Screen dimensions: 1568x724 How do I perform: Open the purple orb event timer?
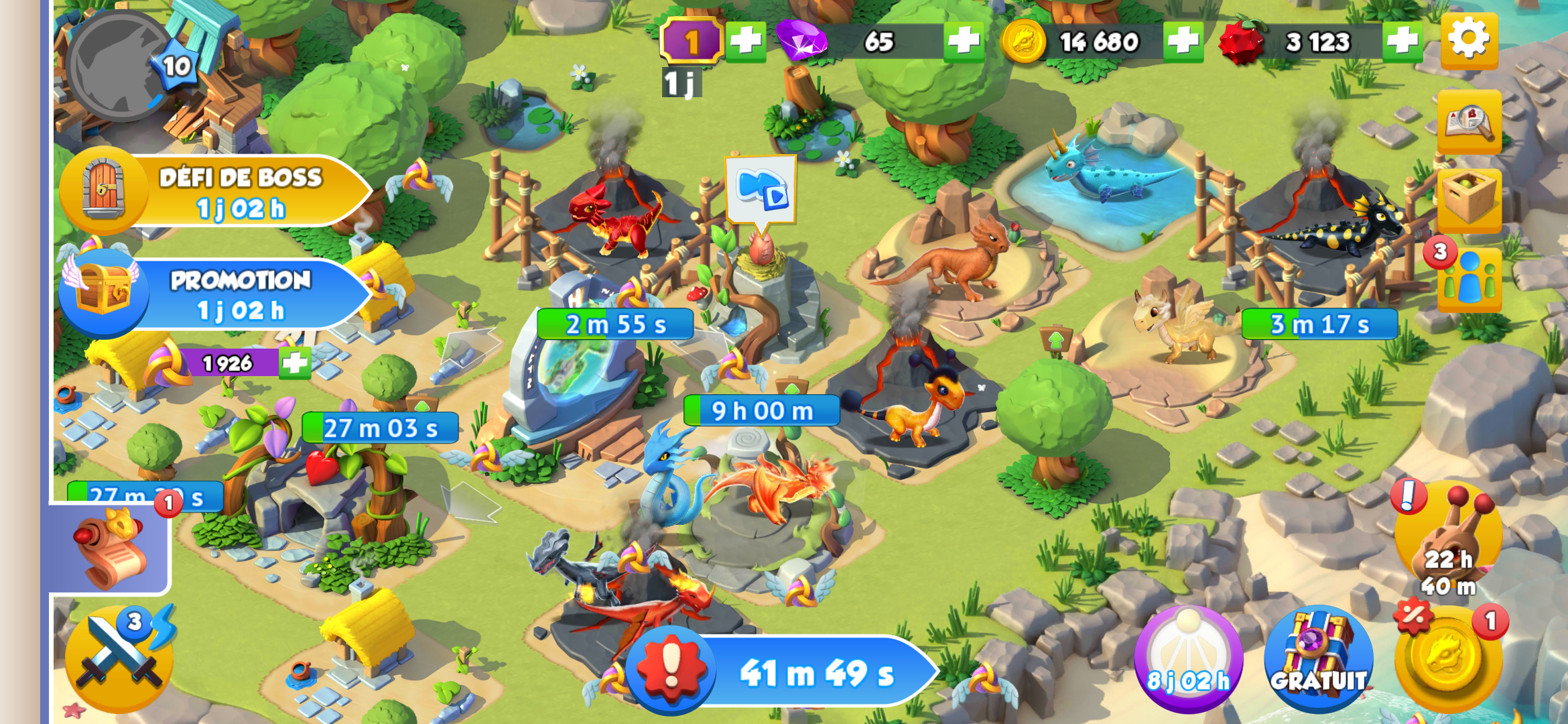(1188, 660)
